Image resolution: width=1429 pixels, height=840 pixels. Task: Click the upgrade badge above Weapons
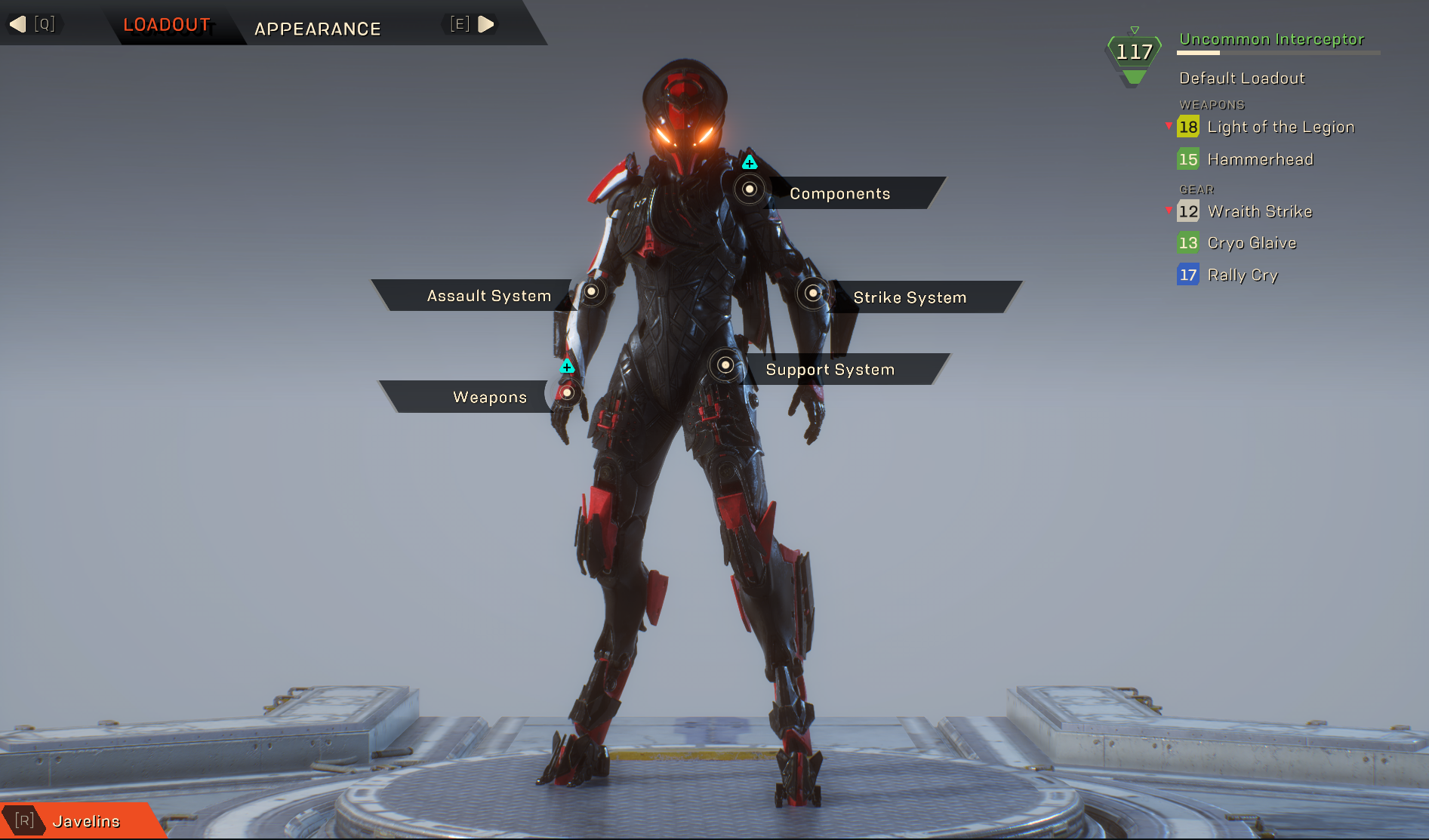567,367
